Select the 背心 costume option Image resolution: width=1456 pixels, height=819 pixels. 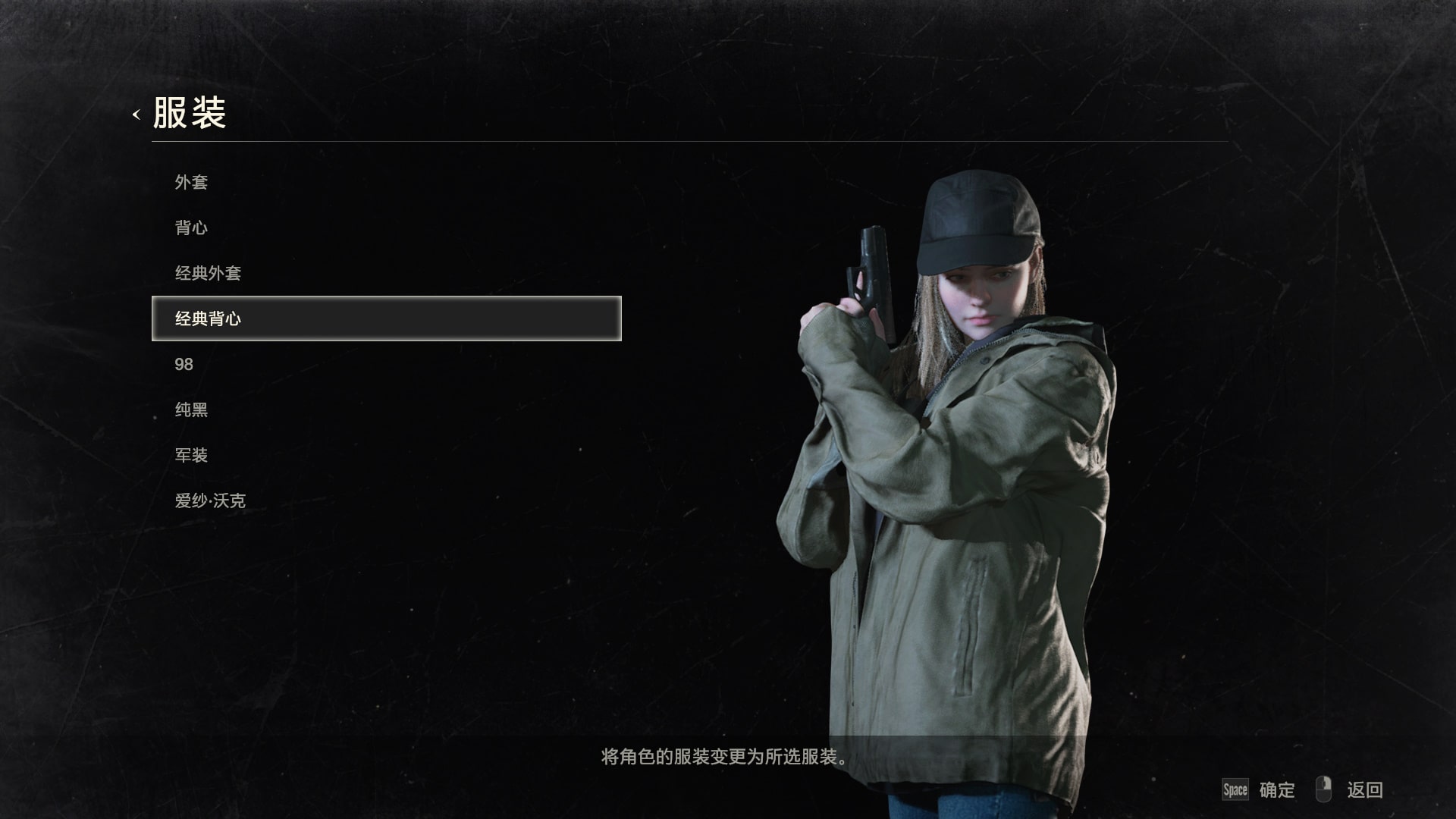(193, 227)
